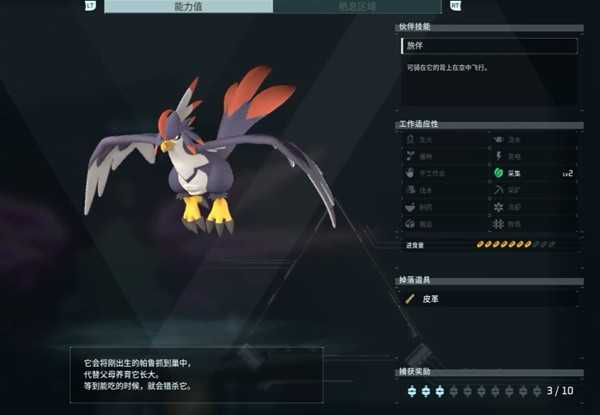
Task: Select the 旅伴 partner skill entry
Action: click(489, 46)
